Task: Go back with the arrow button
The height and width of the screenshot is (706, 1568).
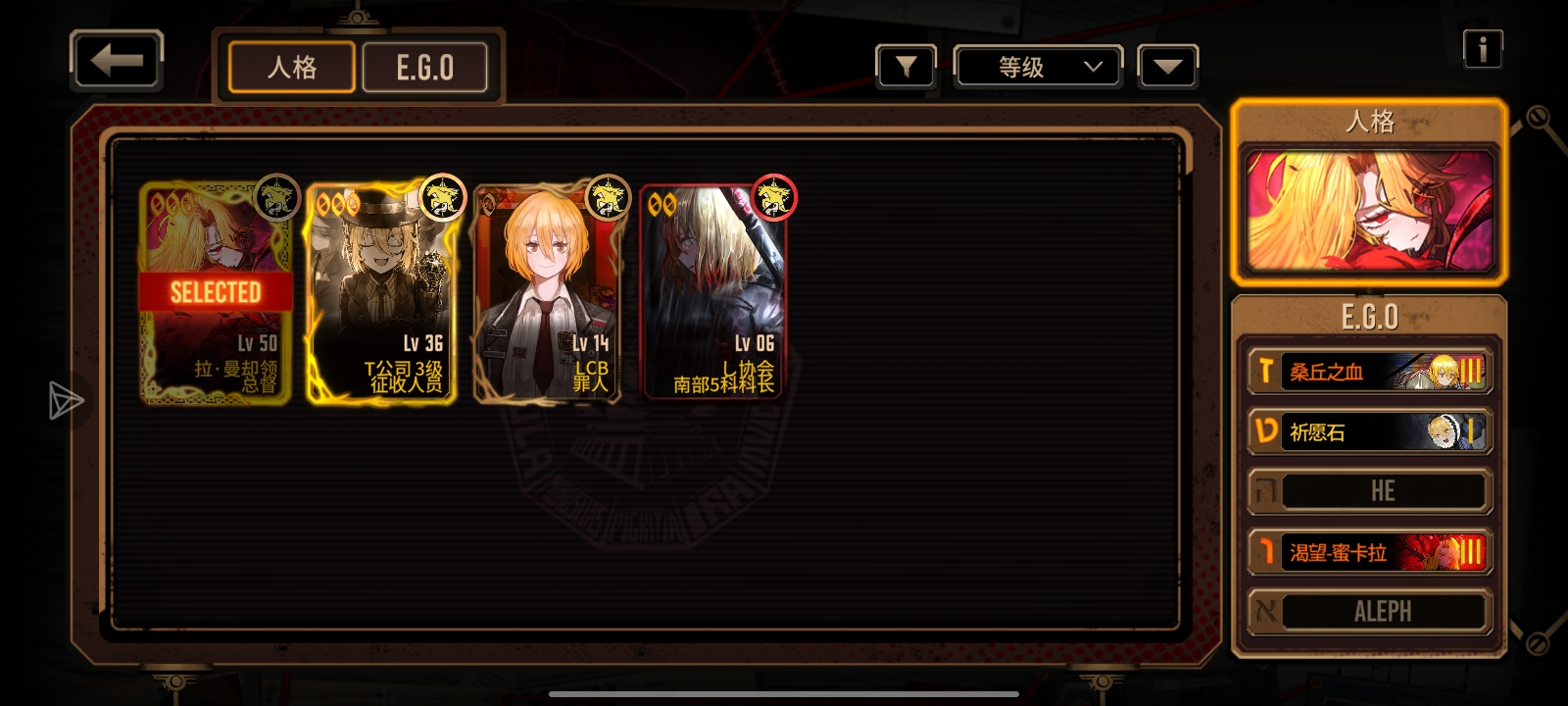Action: pyautogui.click(x=117, y=62)
